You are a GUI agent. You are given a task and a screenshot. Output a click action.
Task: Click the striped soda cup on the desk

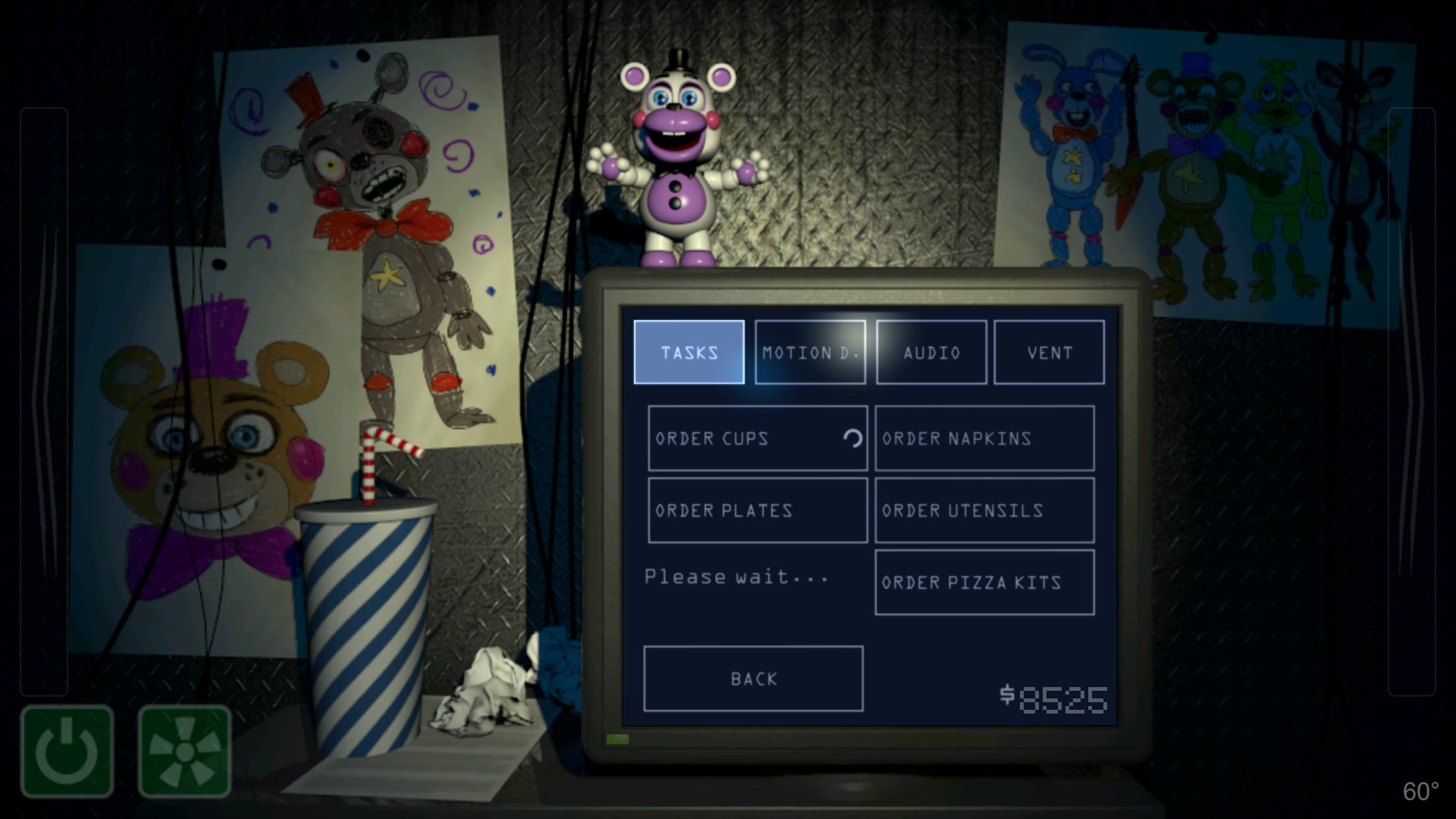pyautogui.click(x=366, y=626)
